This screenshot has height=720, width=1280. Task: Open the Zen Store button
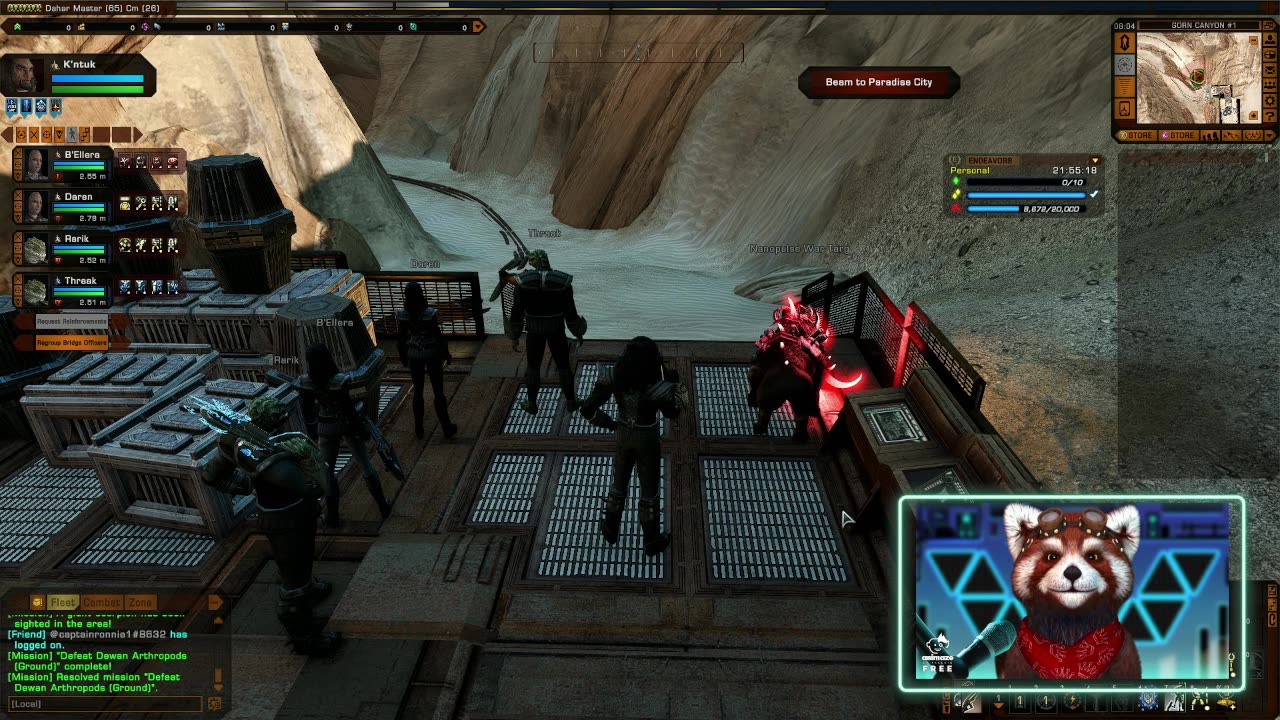(1138, 135)
